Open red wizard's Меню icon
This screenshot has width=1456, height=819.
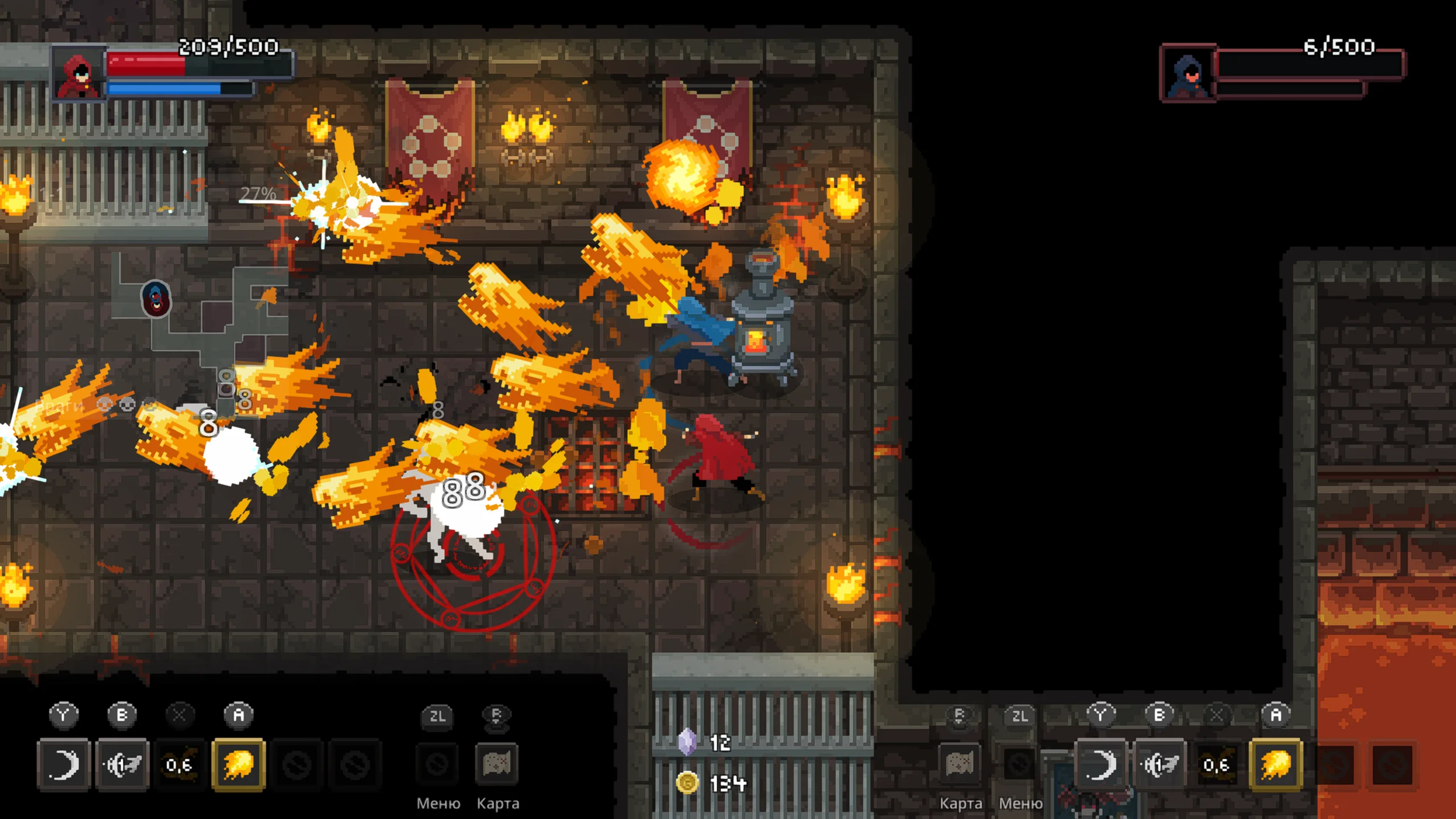pos(437,763)
